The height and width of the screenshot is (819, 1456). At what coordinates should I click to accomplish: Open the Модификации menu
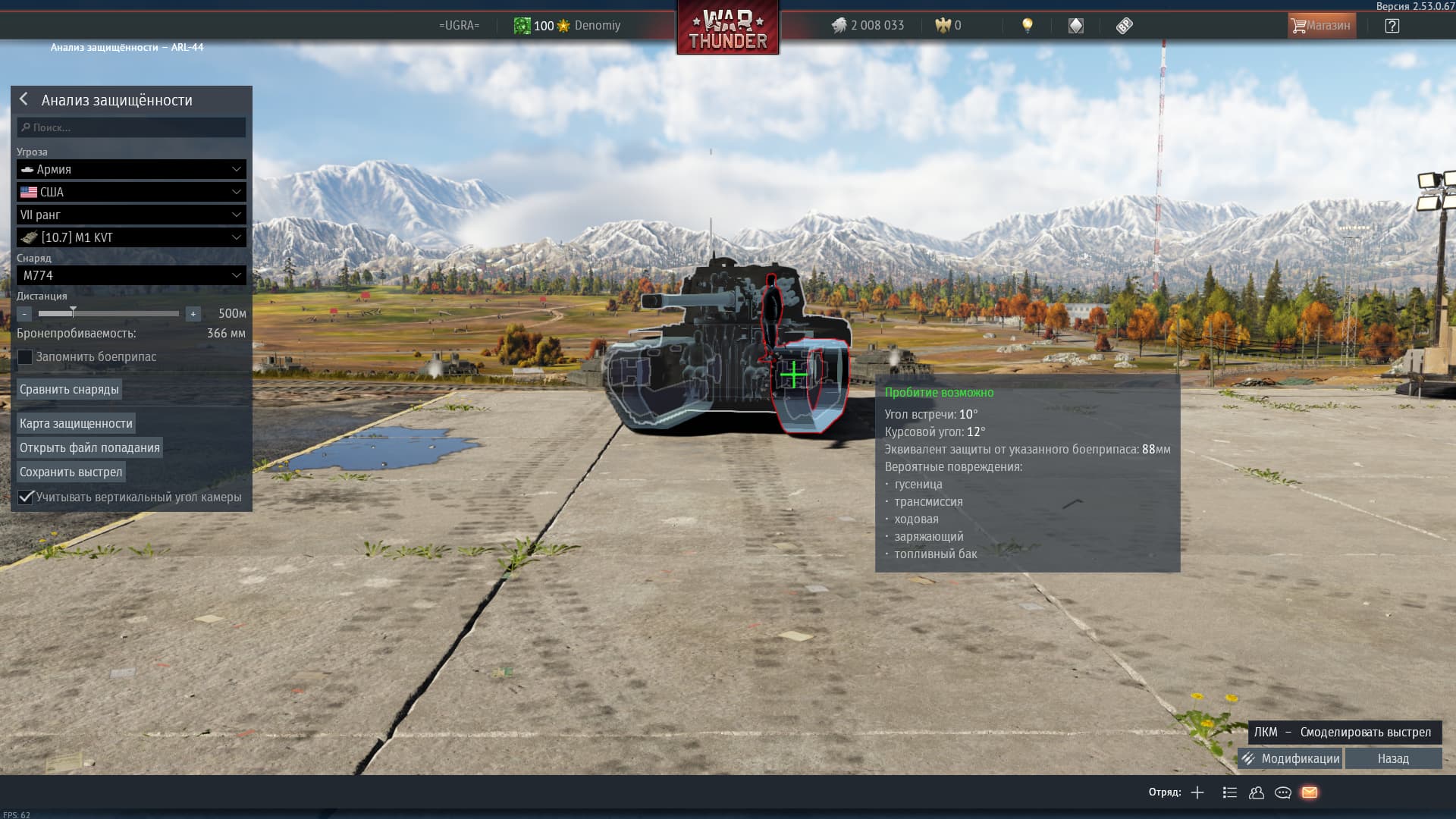pyautogui.click(x=1290, y=758)
